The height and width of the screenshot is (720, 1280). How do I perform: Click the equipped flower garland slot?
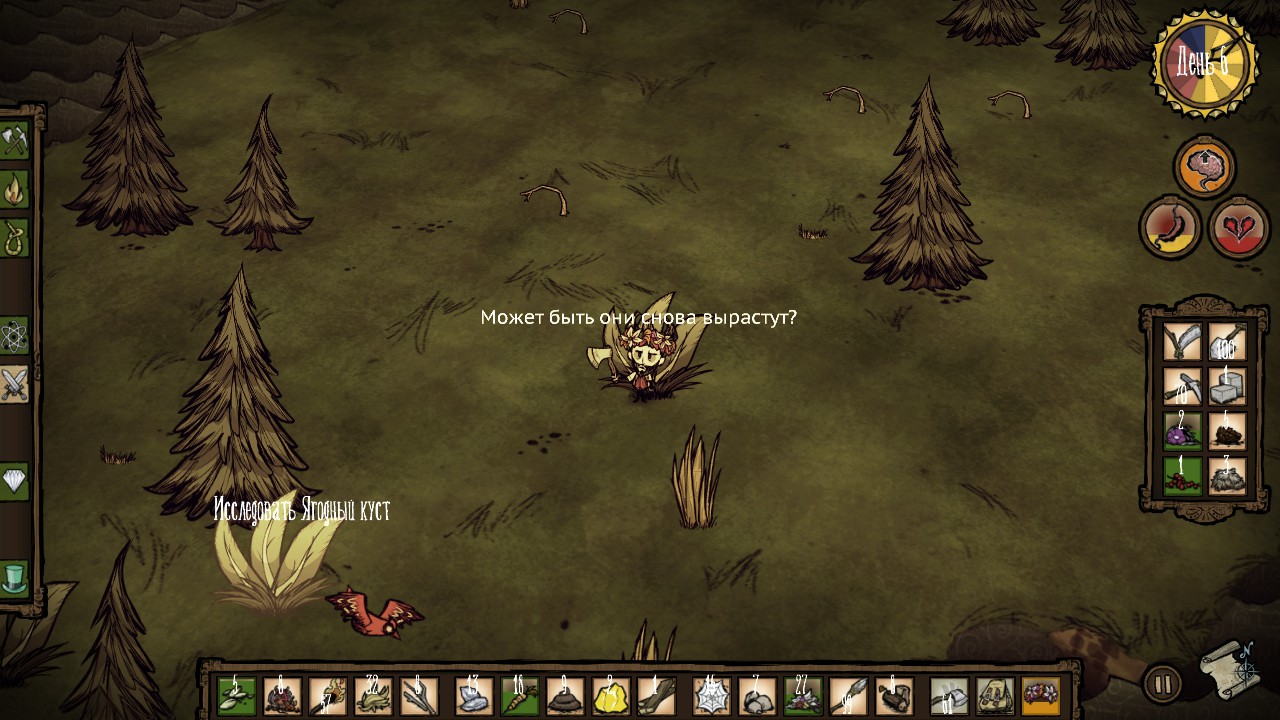click(x=1041, y=696)
